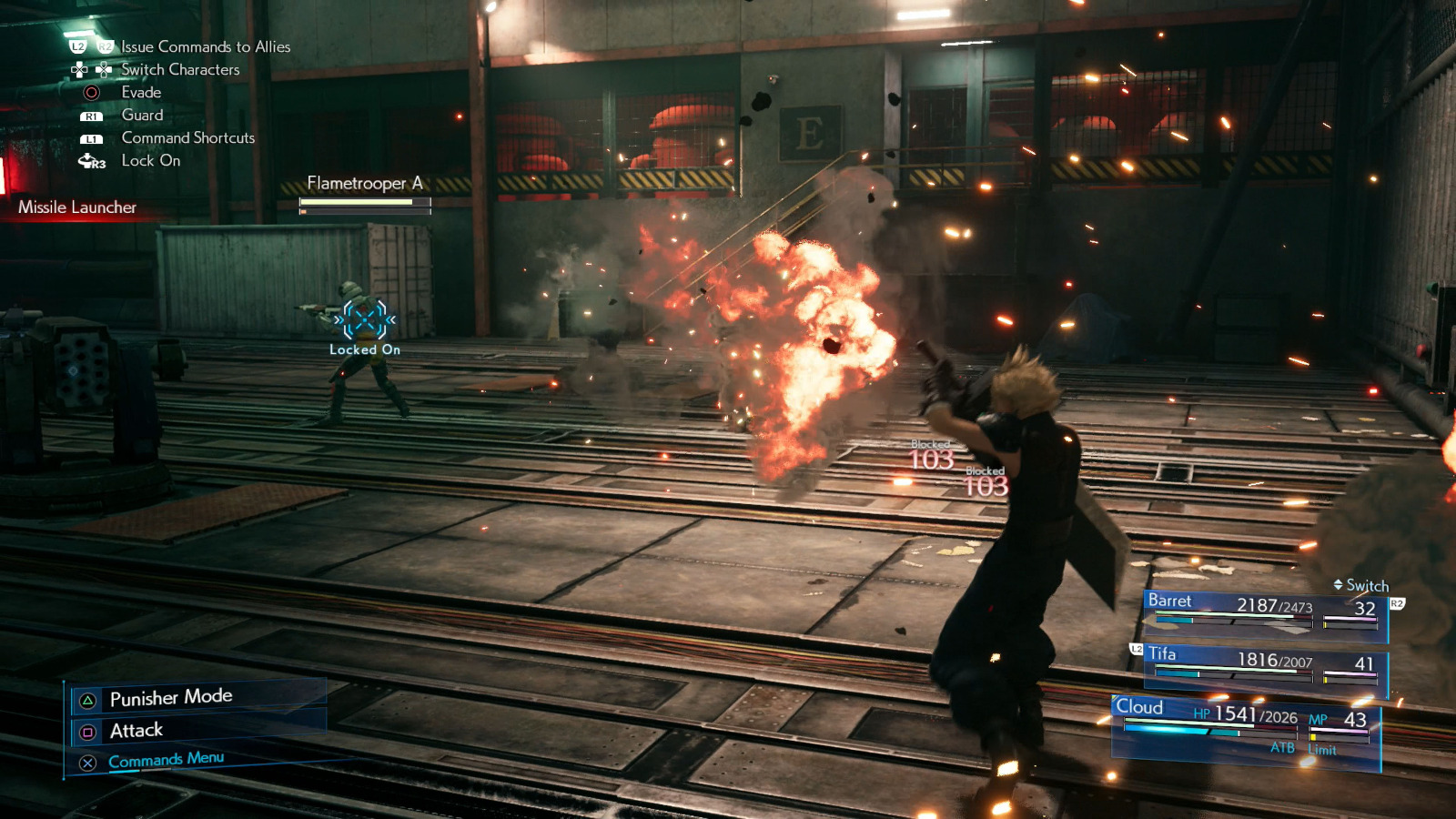Expand the Switch character selector arrows
The width and height of the screenshot is (1456, 819).
coord(1338,584)
